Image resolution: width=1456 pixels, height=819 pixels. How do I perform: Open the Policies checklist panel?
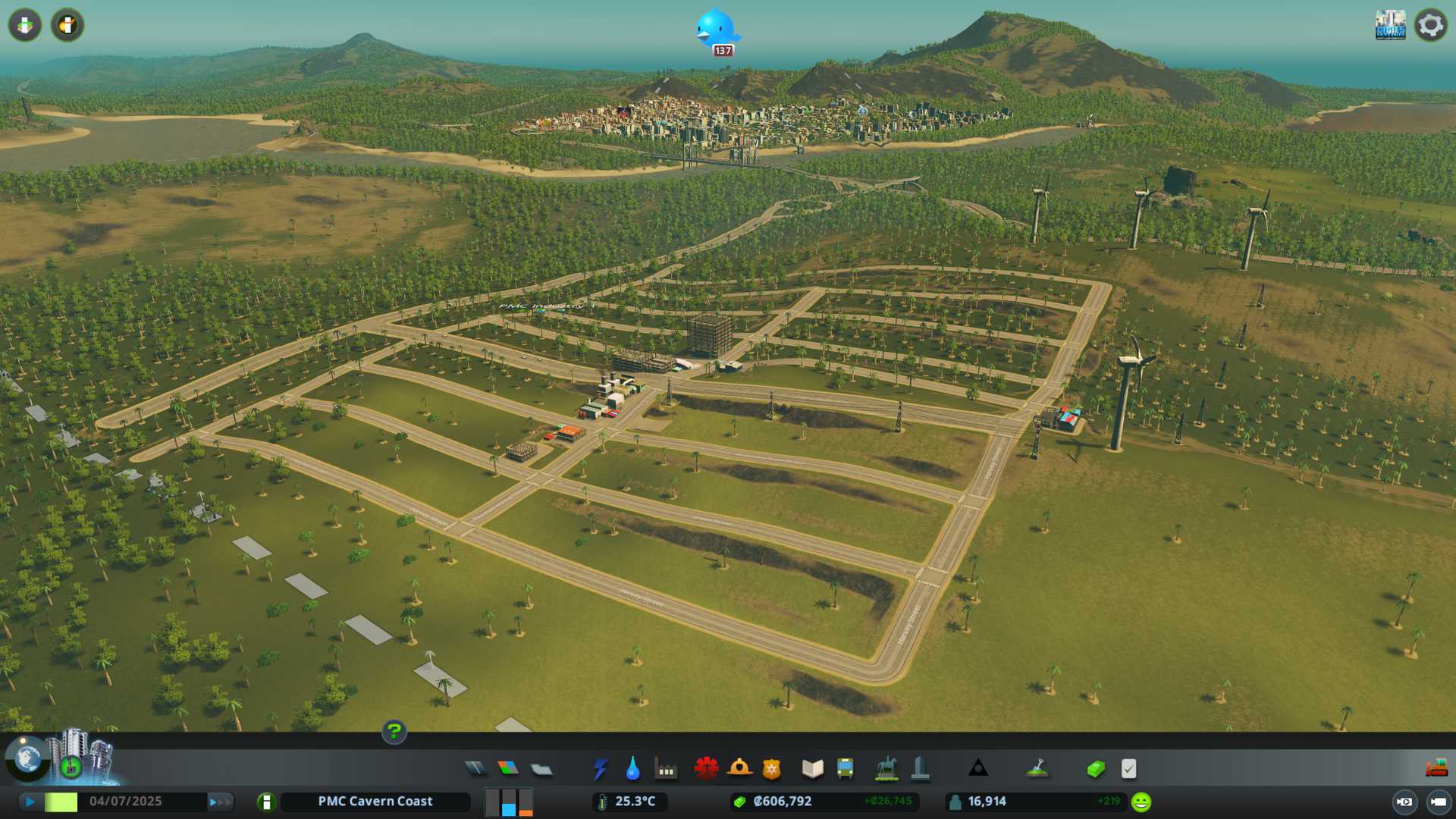(1128, 769)
